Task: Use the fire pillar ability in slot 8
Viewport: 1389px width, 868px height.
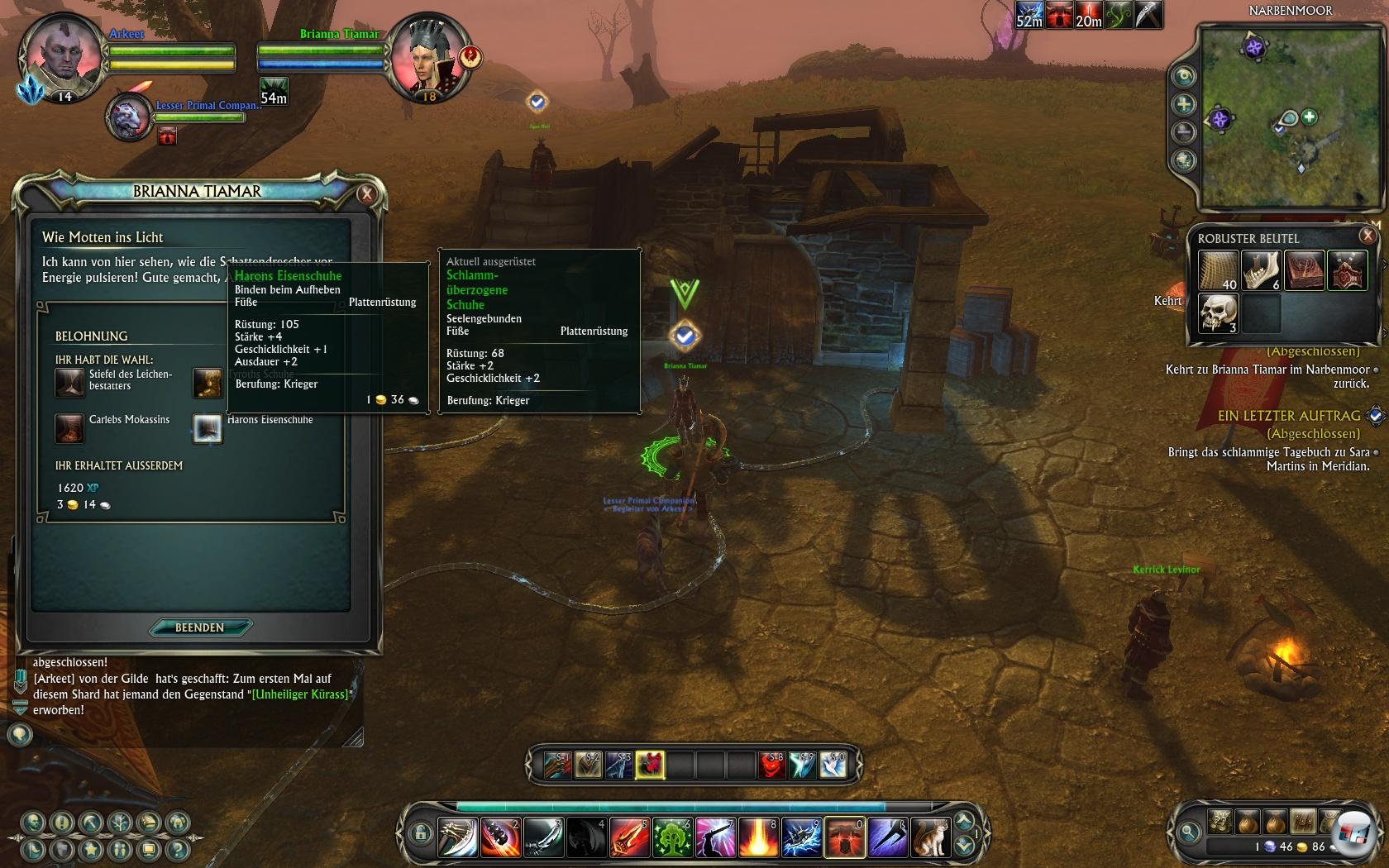Action: [x=757, y=837]
